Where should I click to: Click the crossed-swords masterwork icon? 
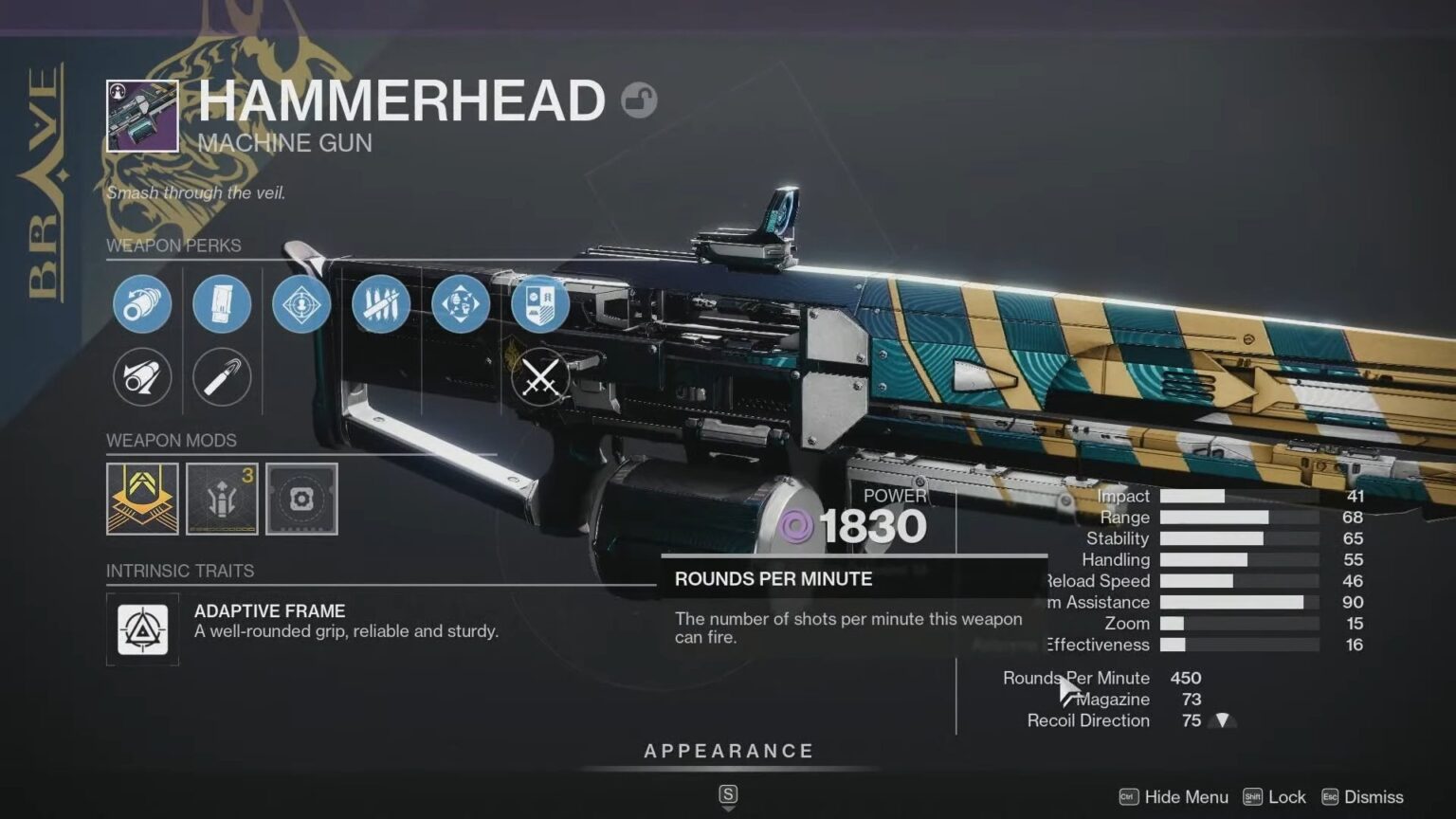point(540,377)
